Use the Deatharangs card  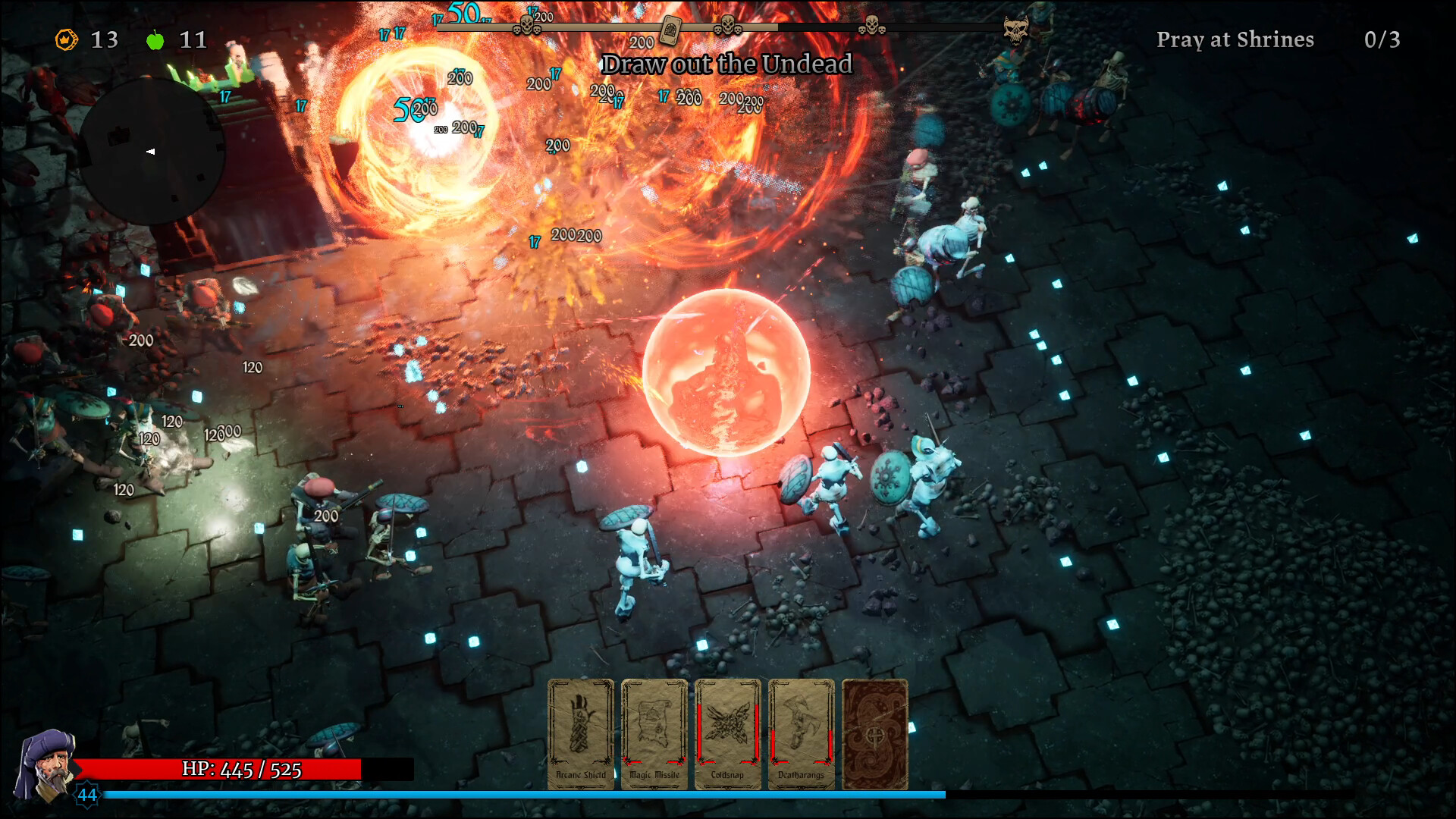pyautogui.click(x=801, y=732)
